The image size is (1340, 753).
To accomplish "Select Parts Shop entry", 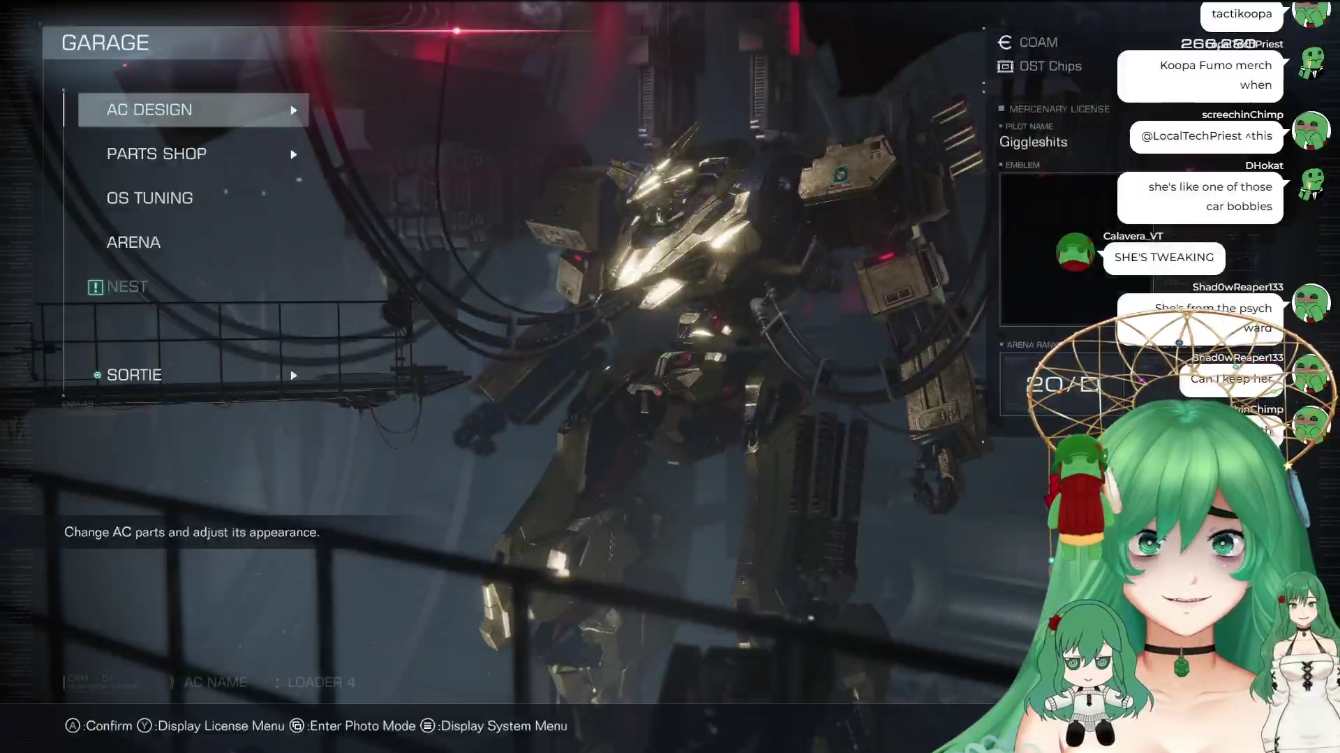I will click(x=157, y=154).
